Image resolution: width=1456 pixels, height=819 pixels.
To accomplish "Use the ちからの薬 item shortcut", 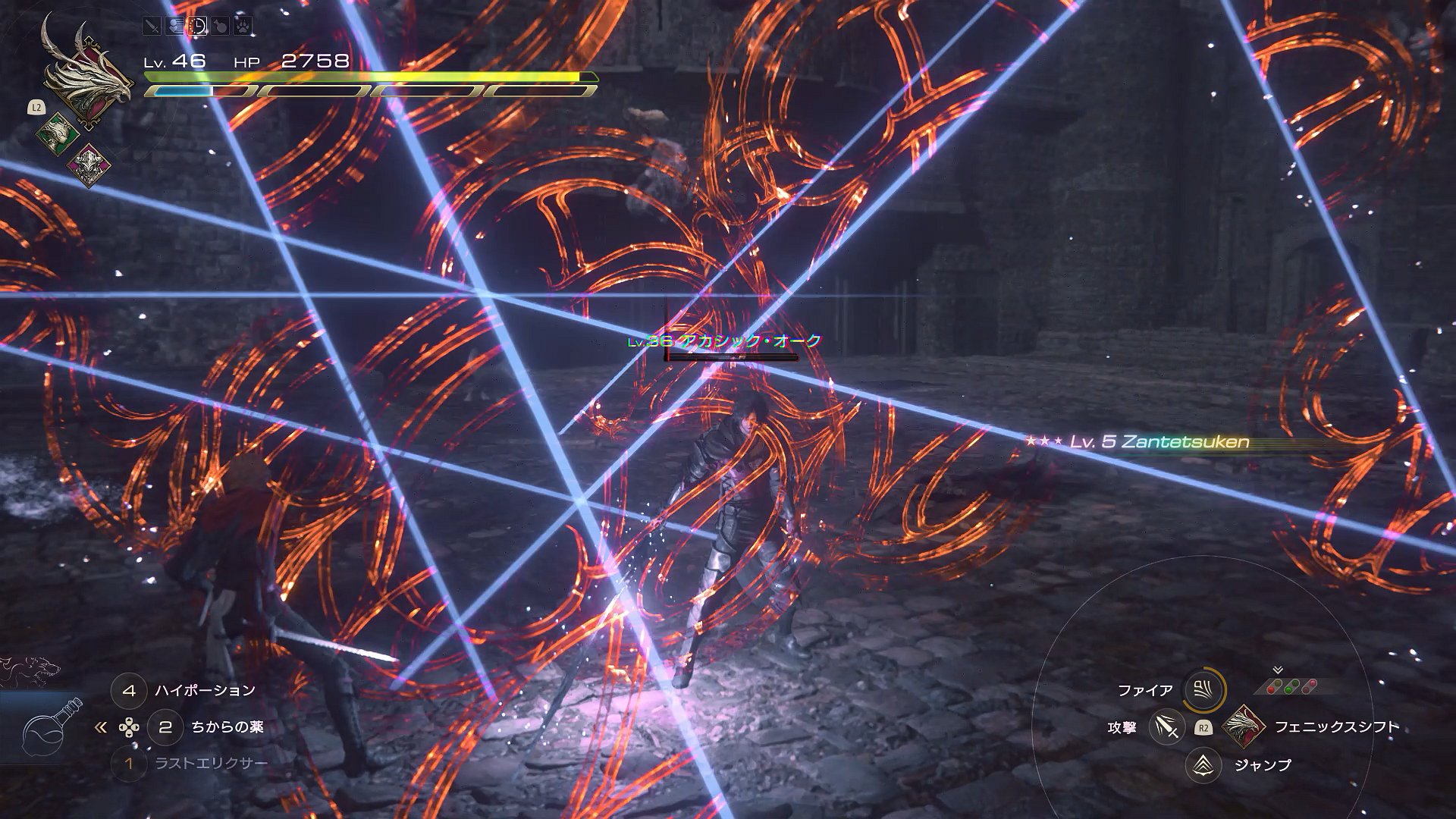I will coord(165,727).
